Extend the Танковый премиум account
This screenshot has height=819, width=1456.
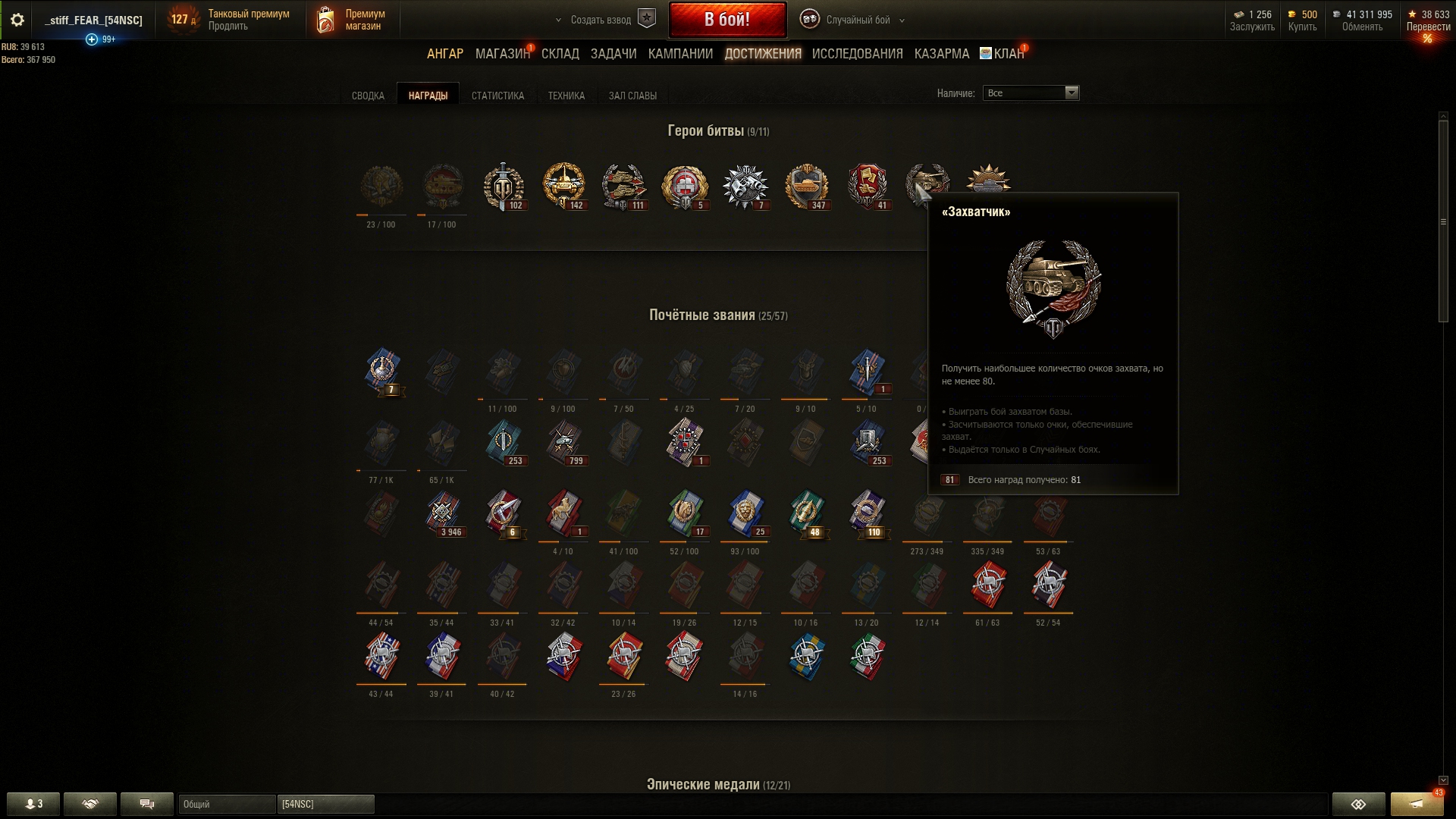[x=228, y=27]
